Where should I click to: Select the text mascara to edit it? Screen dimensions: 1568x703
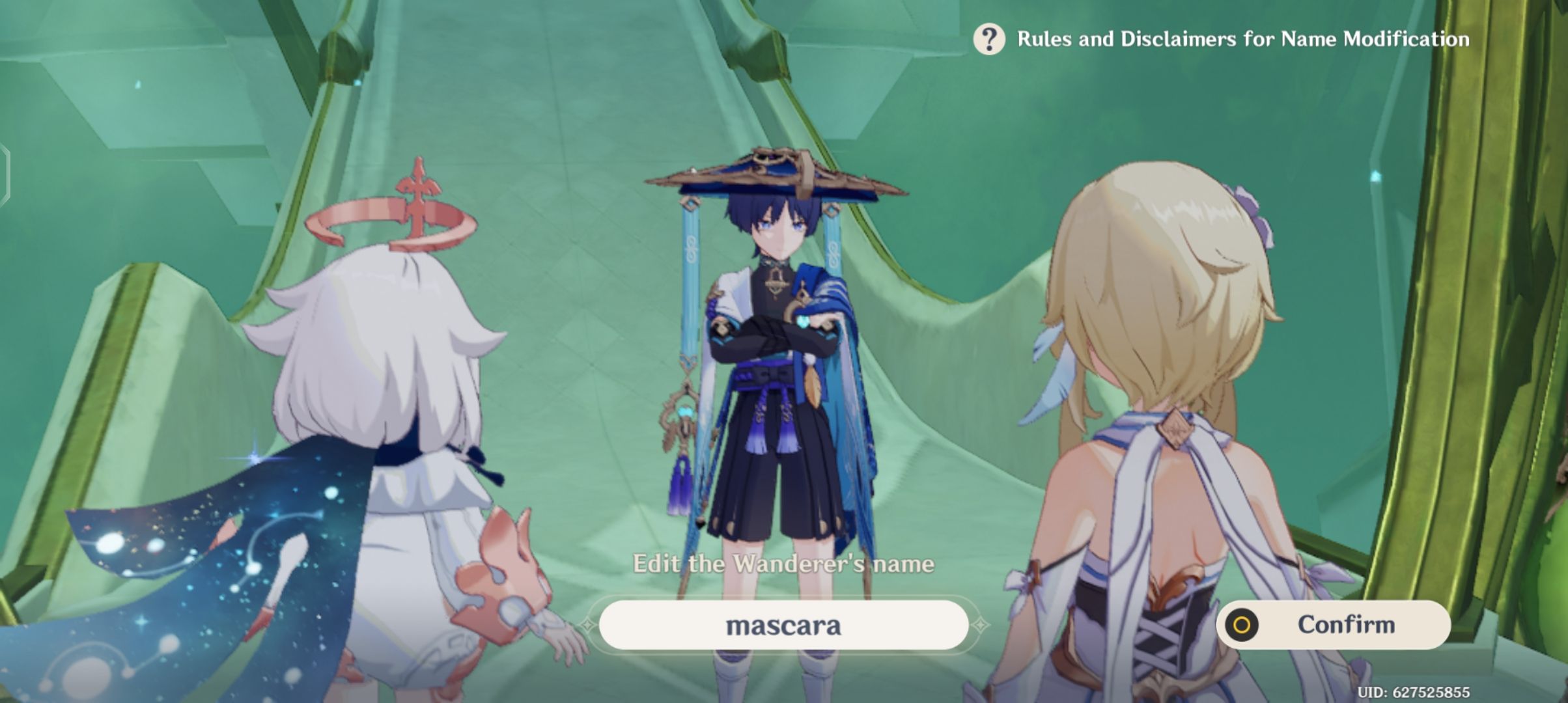click(x=785, y=626)
